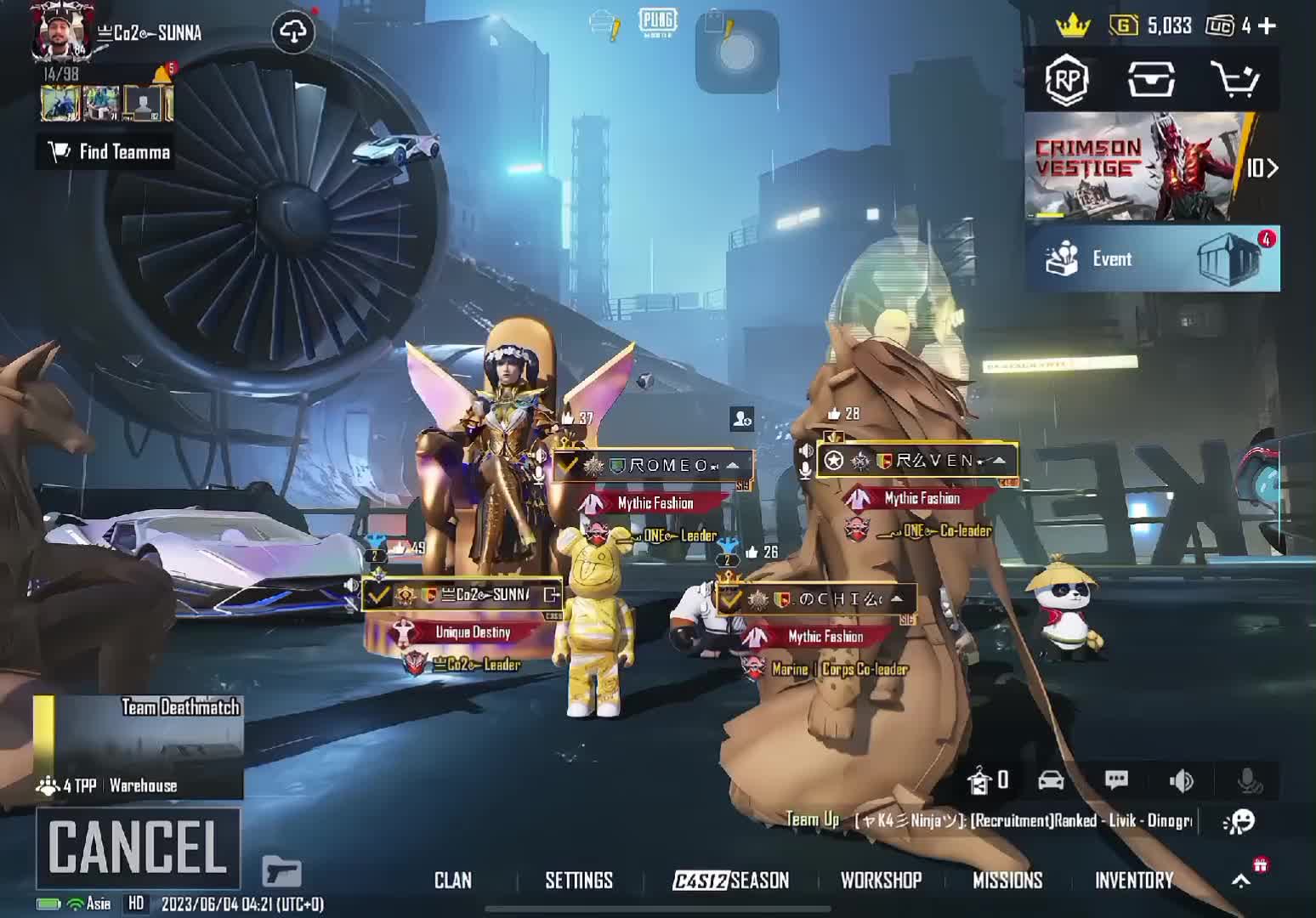Open the Team Deathmatch mode selector

click(x=139, y=747)
